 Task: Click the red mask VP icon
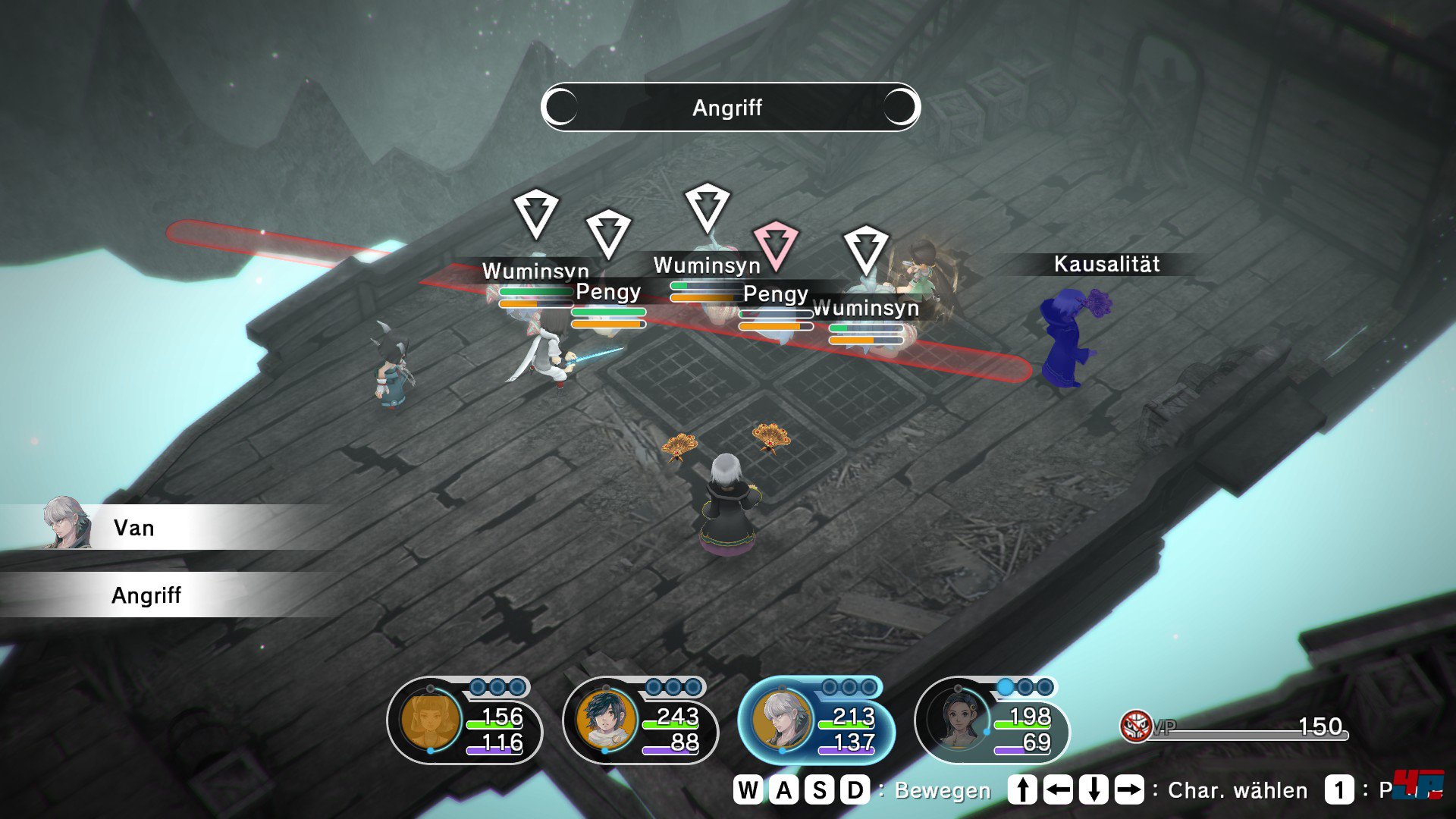pyautogui.click(x=1135, y=726)
